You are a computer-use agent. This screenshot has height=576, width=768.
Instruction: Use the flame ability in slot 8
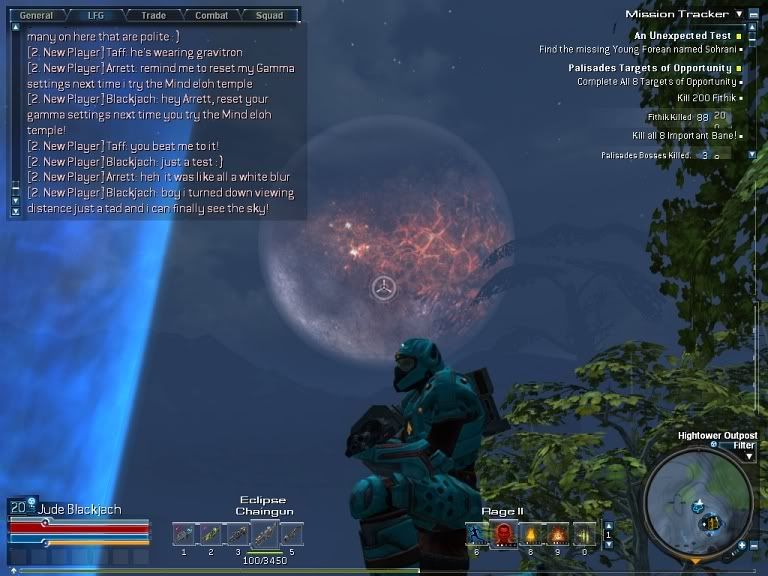530,534
